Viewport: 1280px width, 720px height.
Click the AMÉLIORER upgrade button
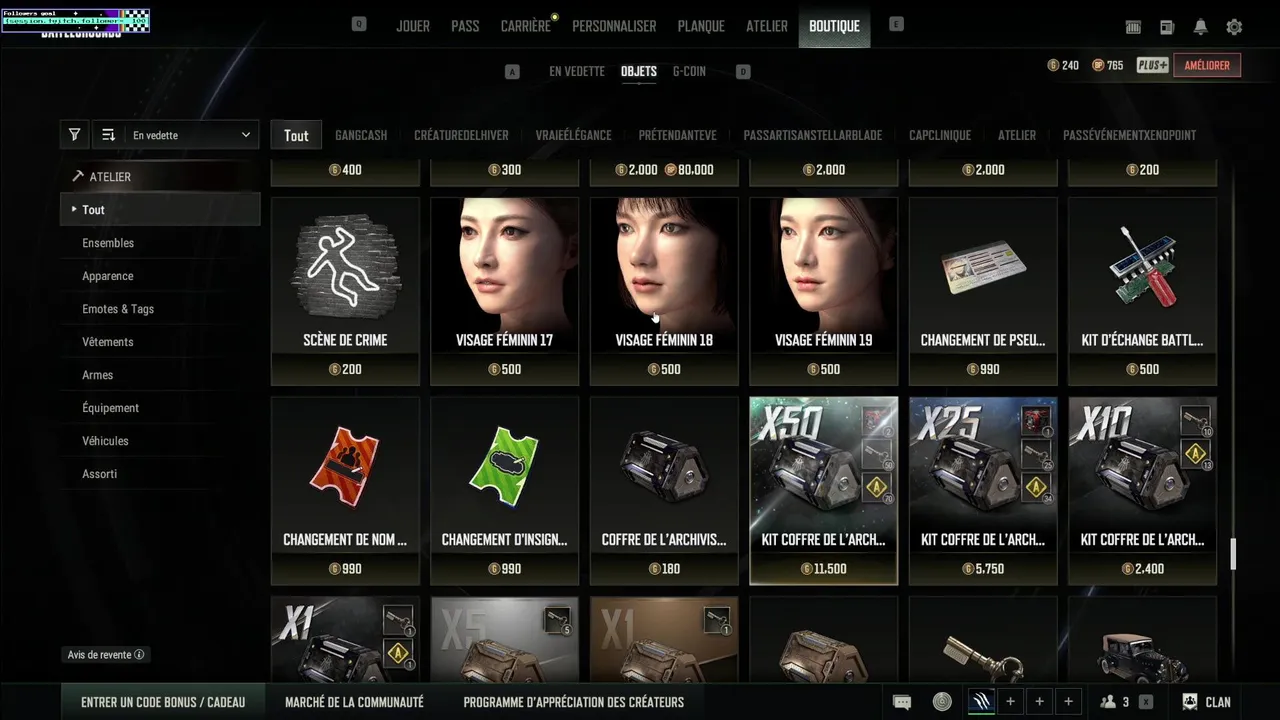coord(1207,65)
